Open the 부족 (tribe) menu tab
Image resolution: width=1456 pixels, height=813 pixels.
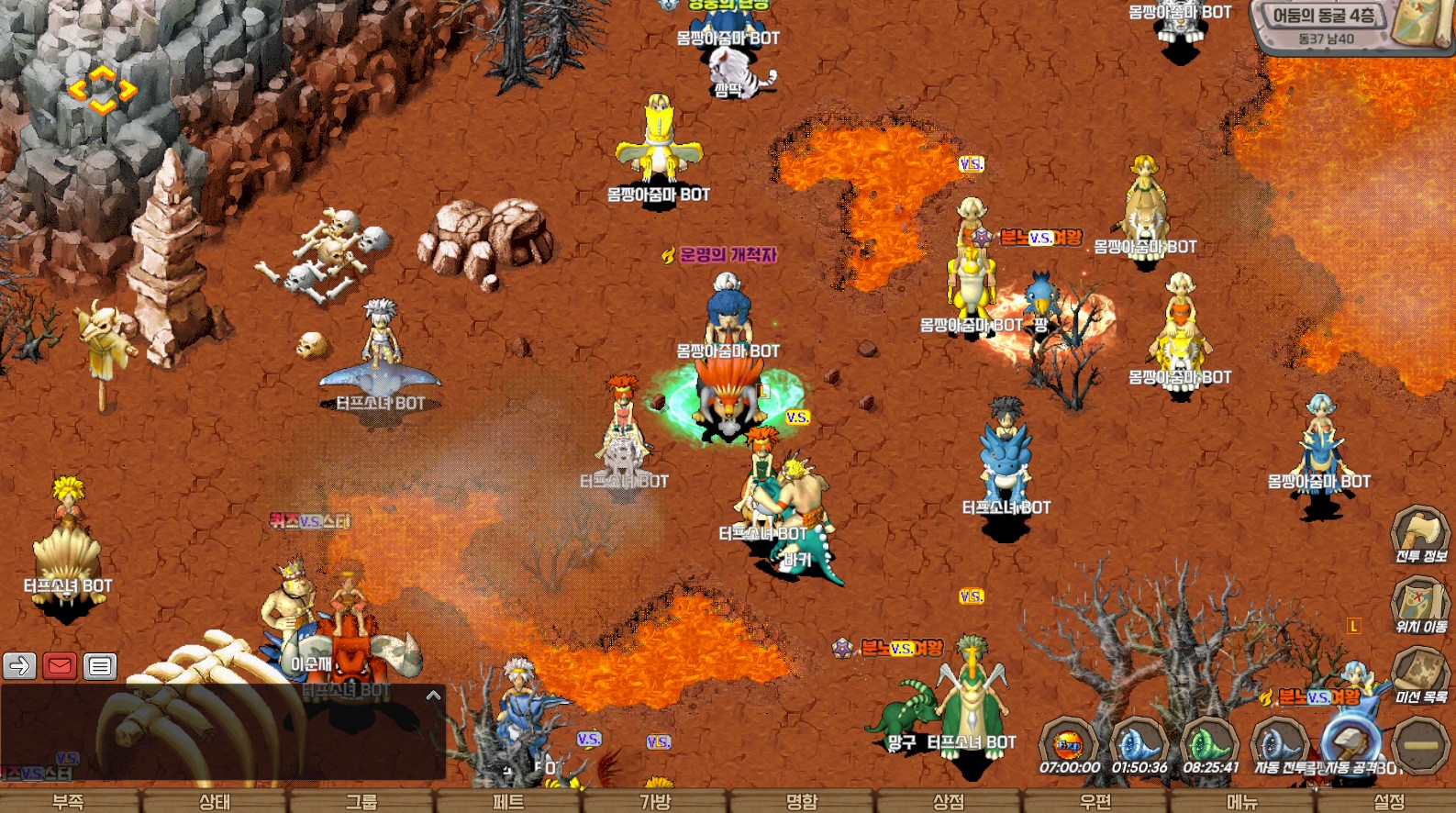click(x=69, y=801)
